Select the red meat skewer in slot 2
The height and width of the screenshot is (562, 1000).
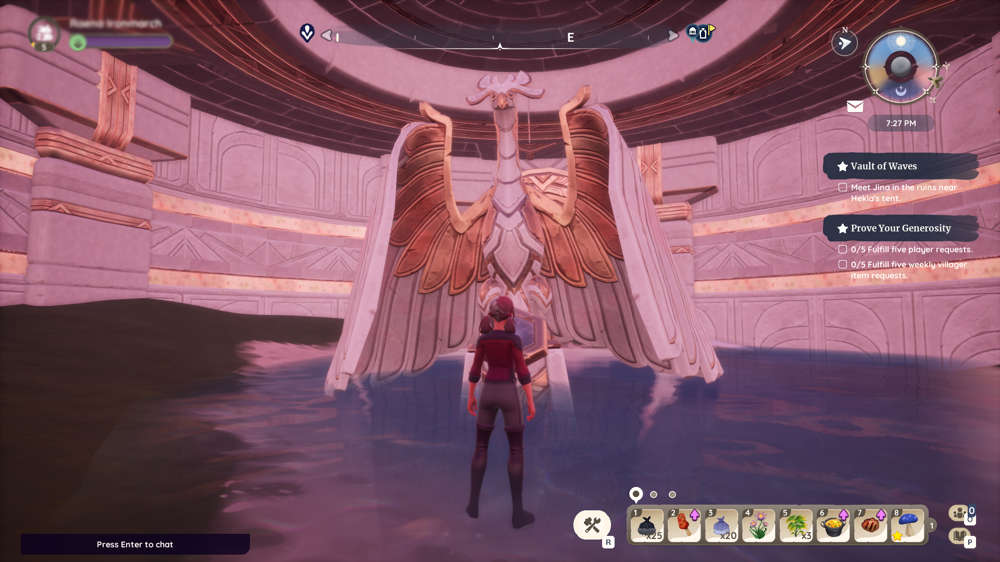click(x=685, y=525)
